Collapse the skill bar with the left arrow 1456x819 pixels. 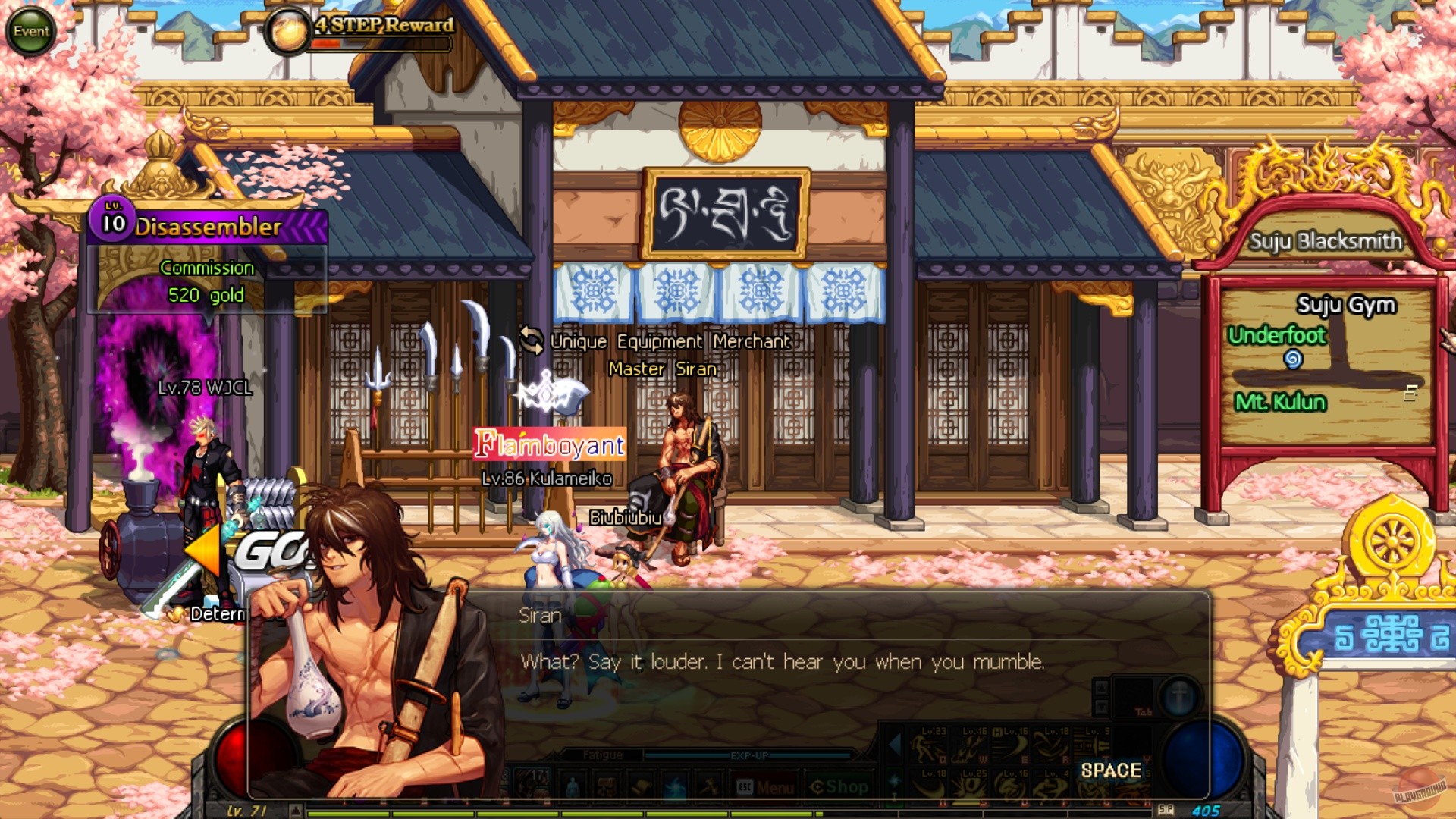coord(893,746)
